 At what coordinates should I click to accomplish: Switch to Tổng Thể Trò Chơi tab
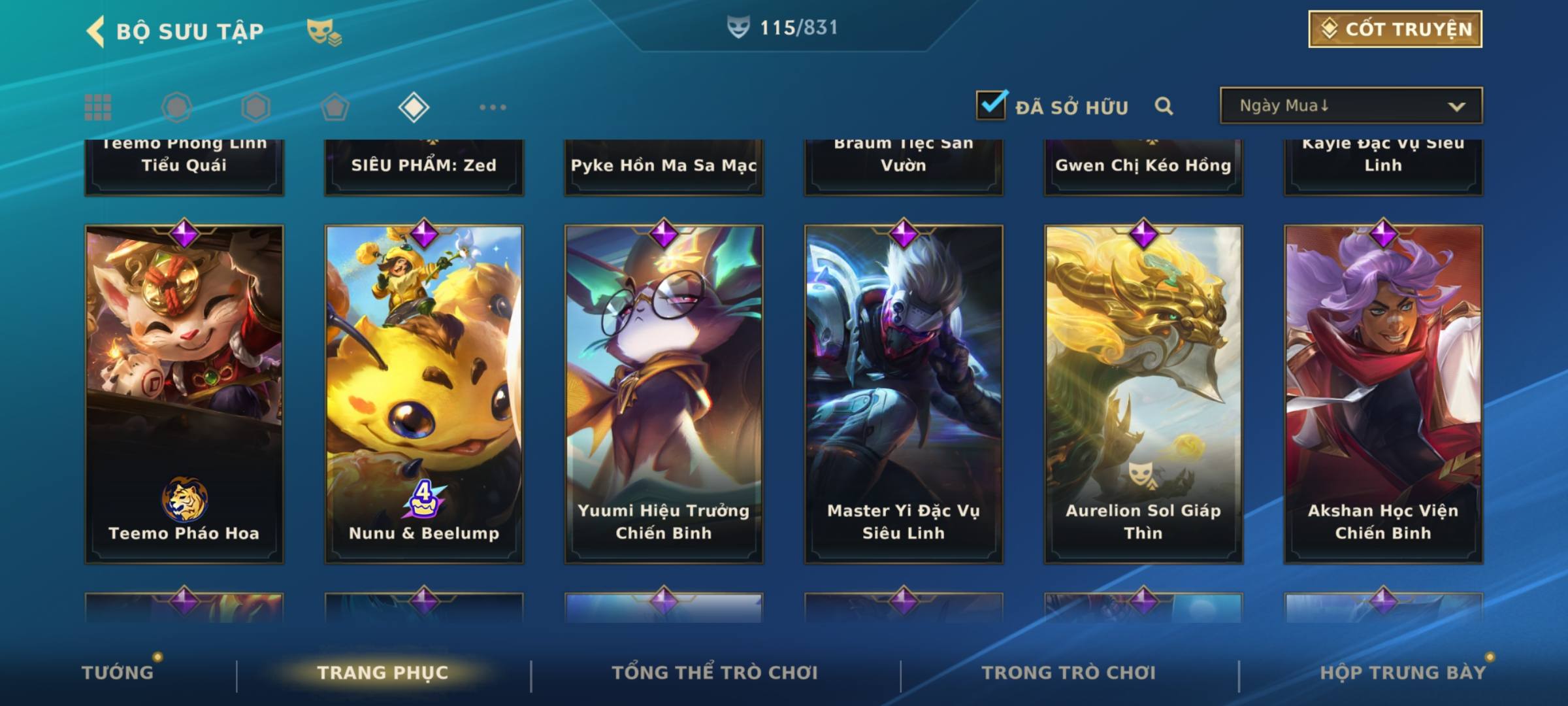coord(715,673)
